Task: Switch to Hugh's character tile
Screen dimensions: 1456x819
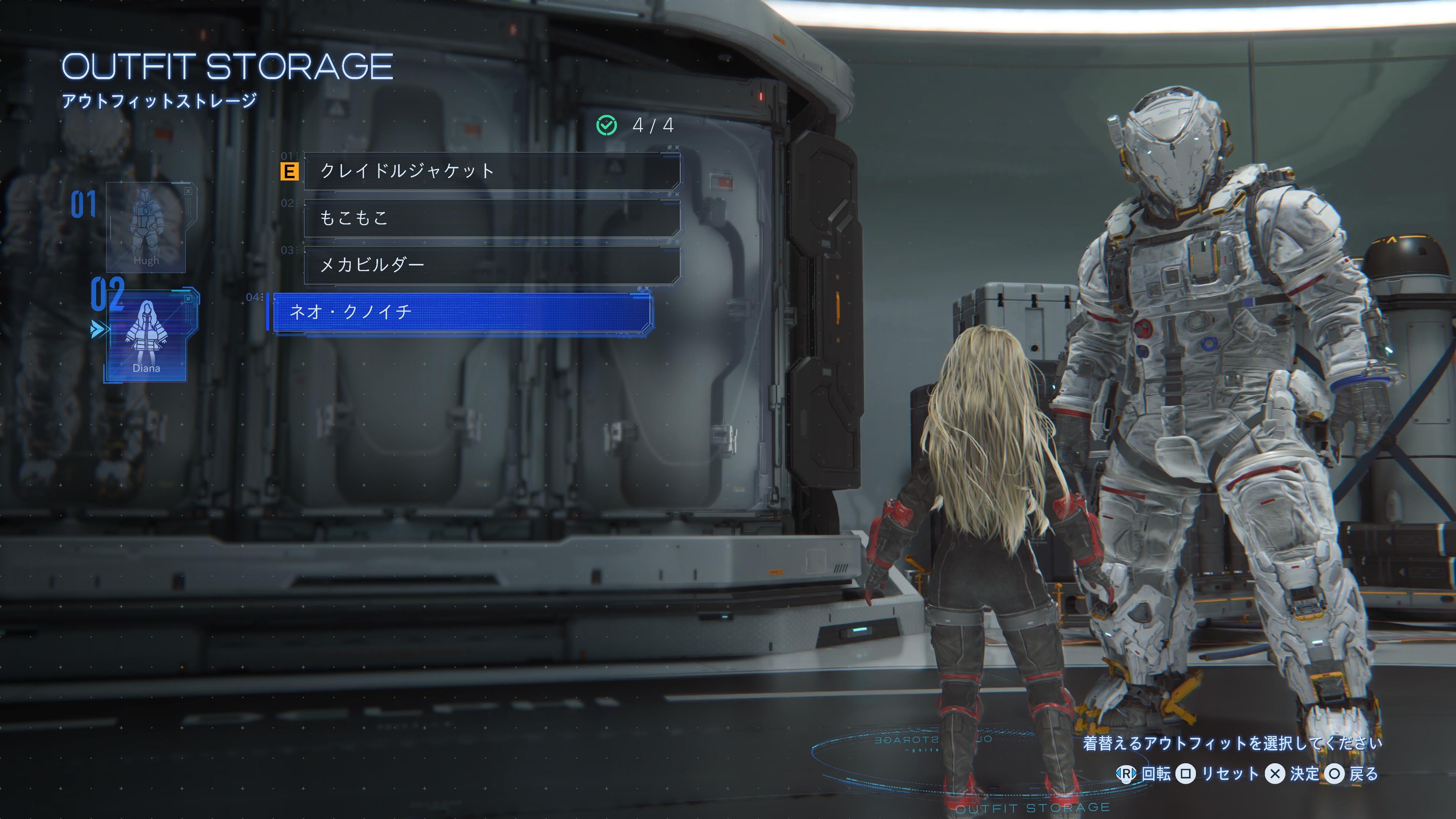Action: click(x=146, y=227)
